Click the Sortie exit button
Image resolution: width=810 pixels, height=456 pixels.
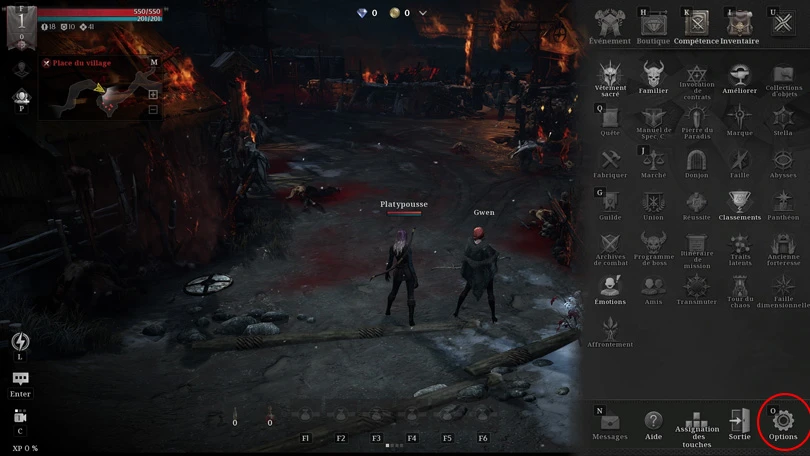pos(739,422)
